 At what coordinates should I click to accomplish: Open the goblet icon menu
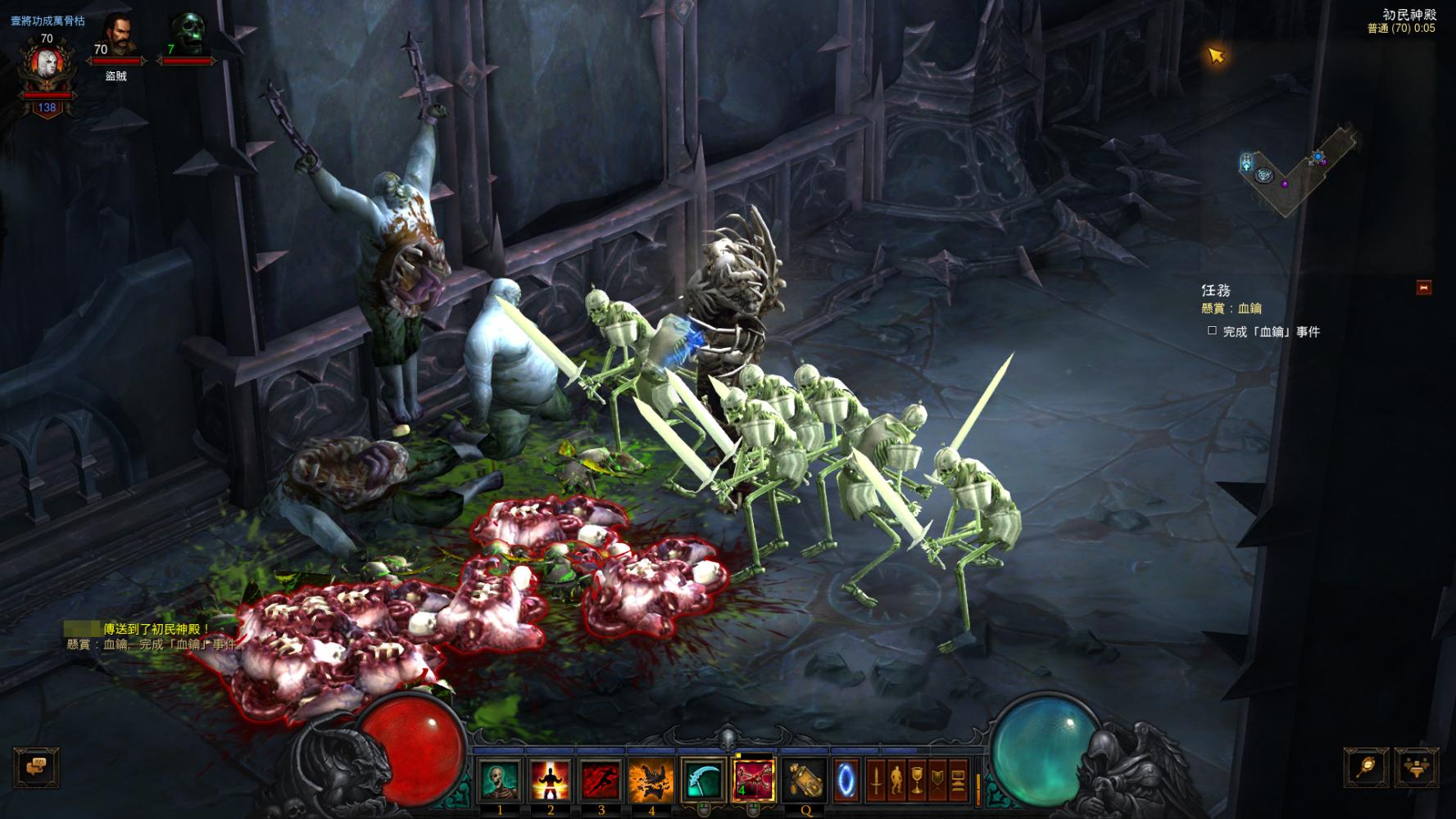(x=916, y=781)
